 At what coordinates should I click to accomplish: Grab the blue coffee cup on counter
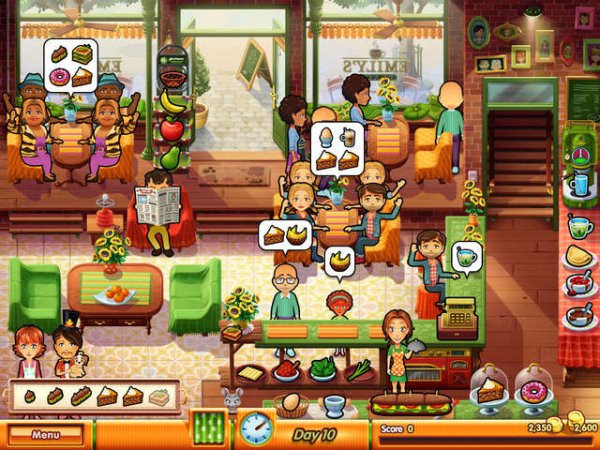point(335,404)
